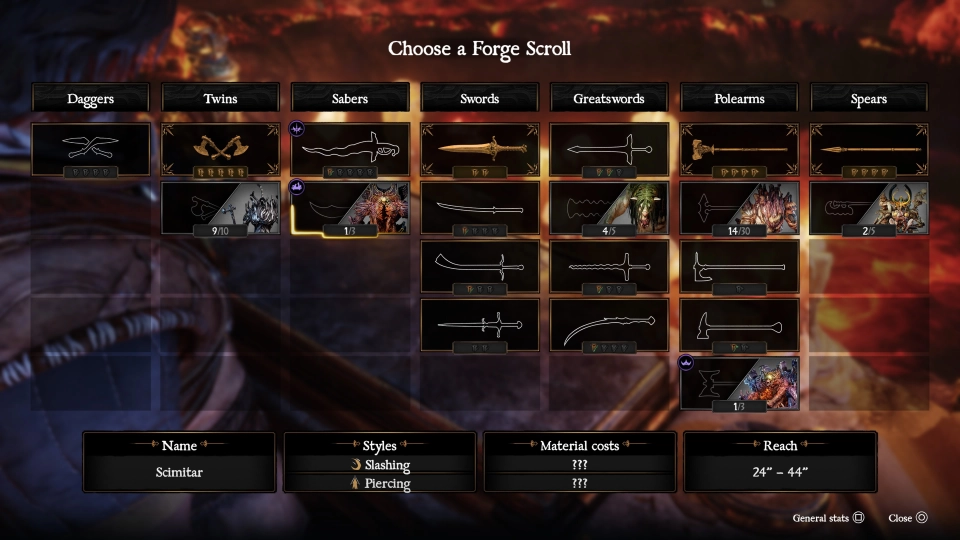Select the Daggers category header
Screen dimensions: 960x540
[90, 98]
